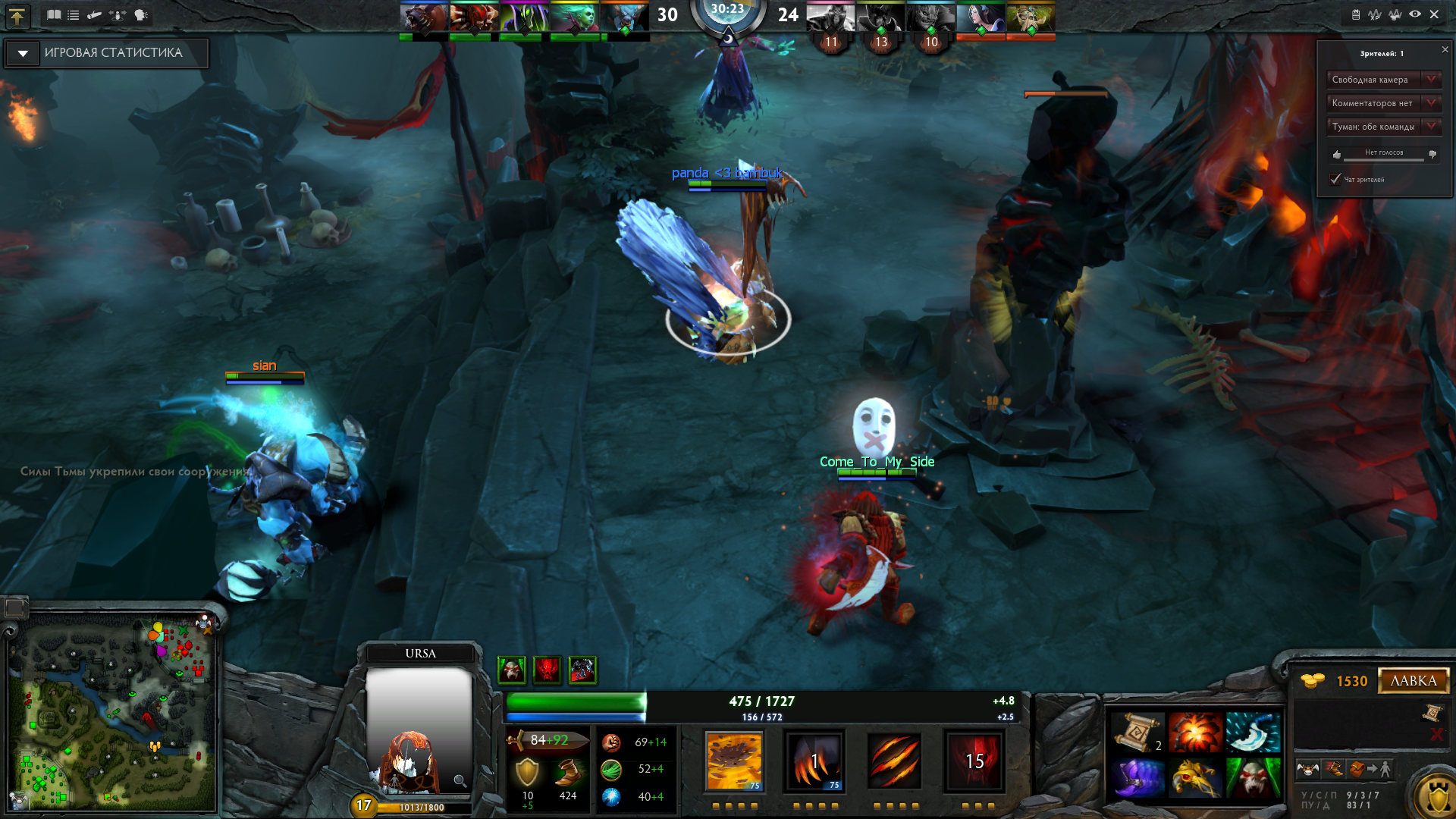
Task: Toggle the Чат зрителей checkbox
Action: (x=1335, y=179)
